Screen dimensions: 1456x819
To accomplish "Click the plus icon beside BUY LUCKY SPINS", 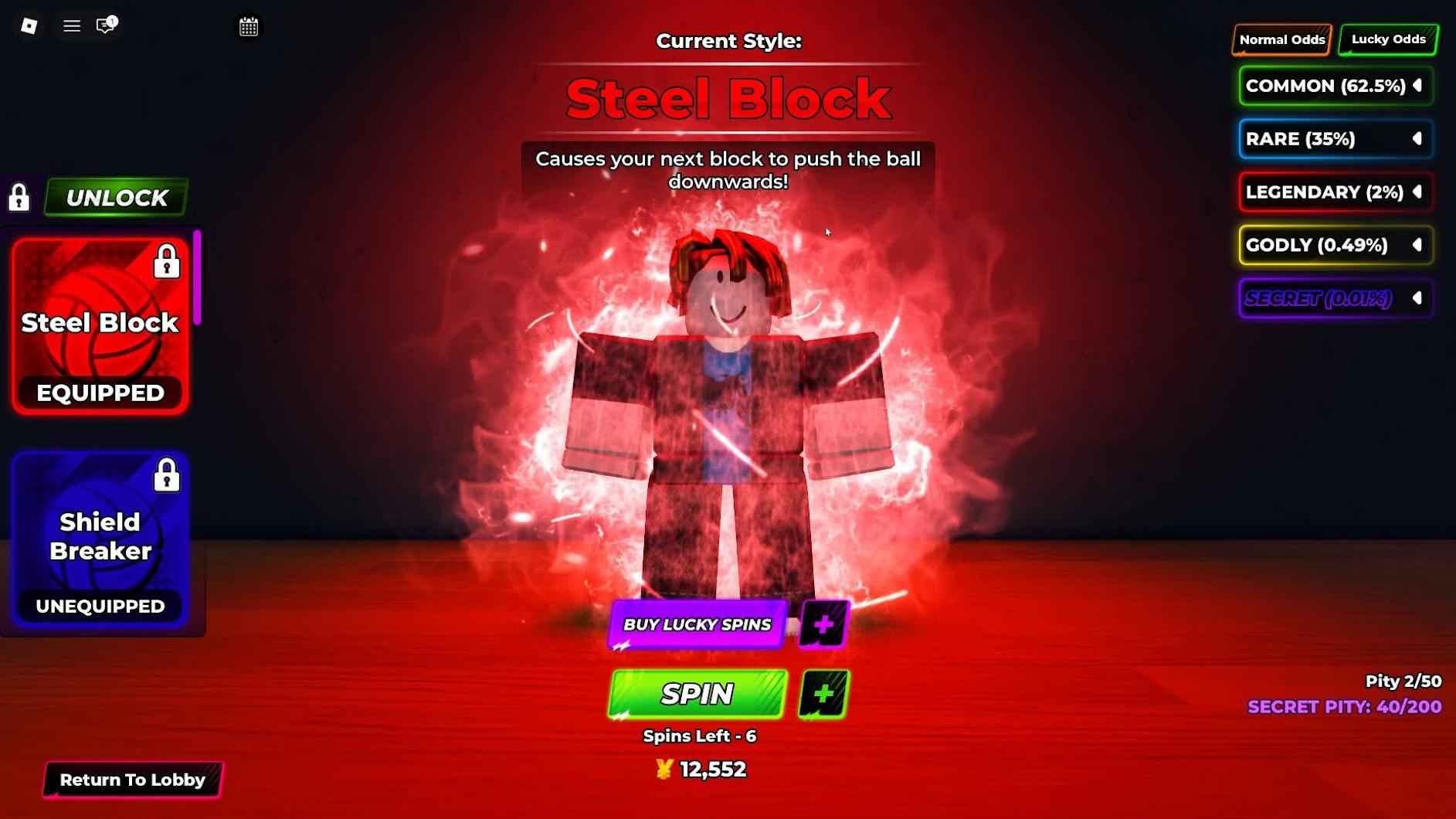I will click(x=823, y=623).
